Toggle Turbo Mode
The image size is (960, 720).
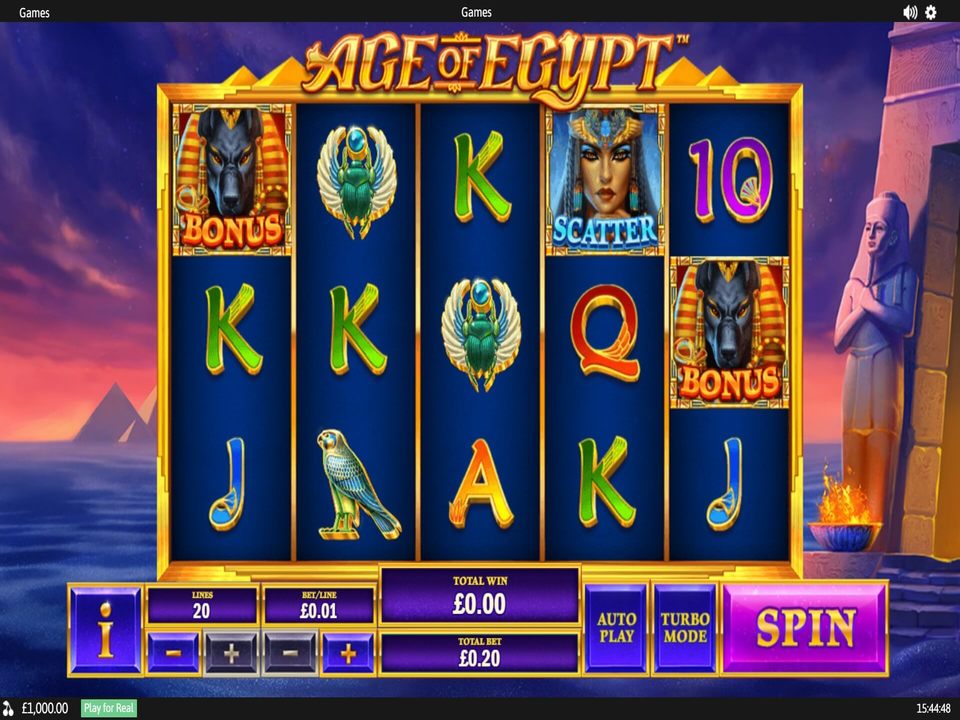[684, 628]
